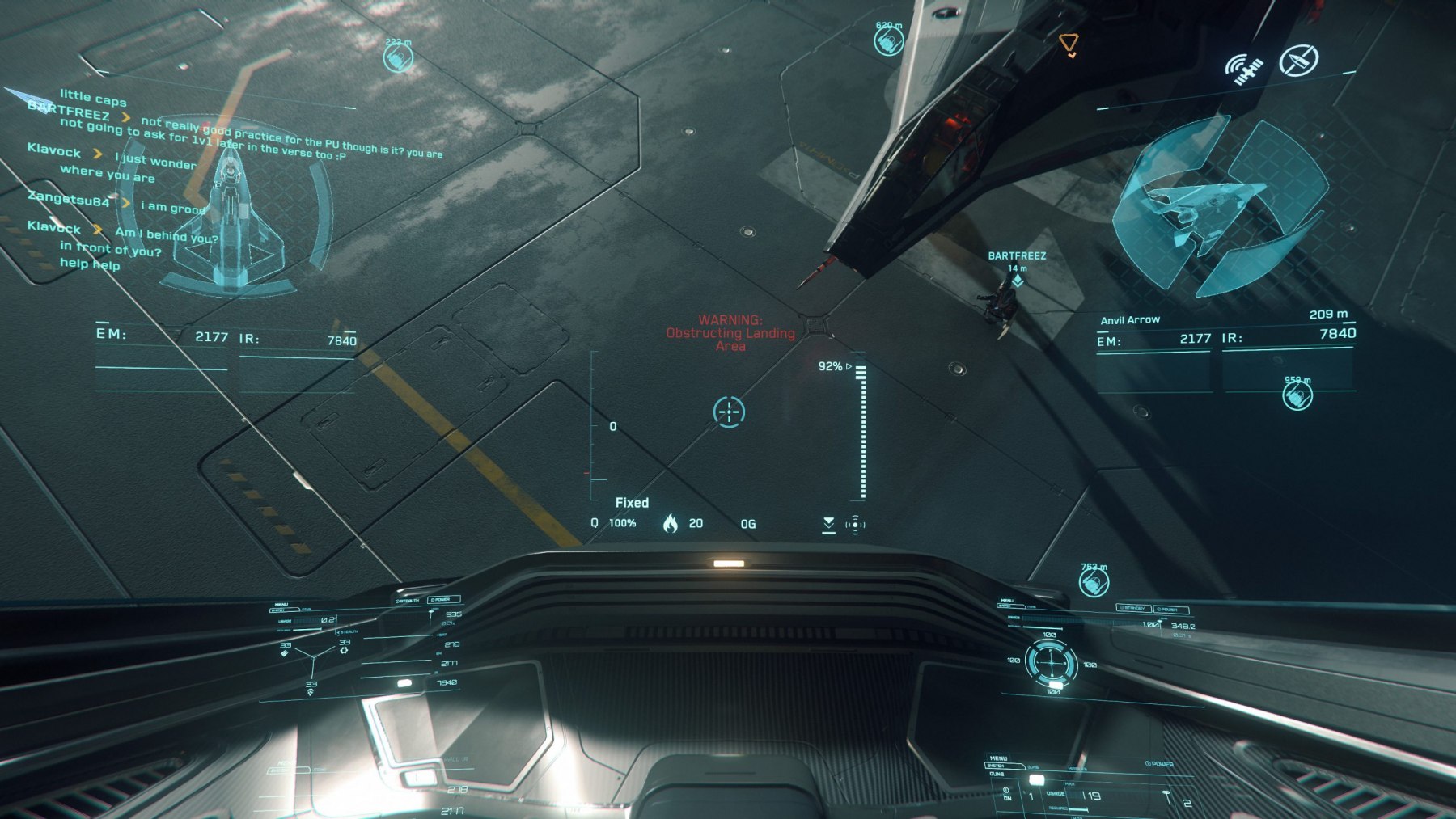Open the Missiles tab on the weapons display
Screen dimensions: 1456x819
1077,769
